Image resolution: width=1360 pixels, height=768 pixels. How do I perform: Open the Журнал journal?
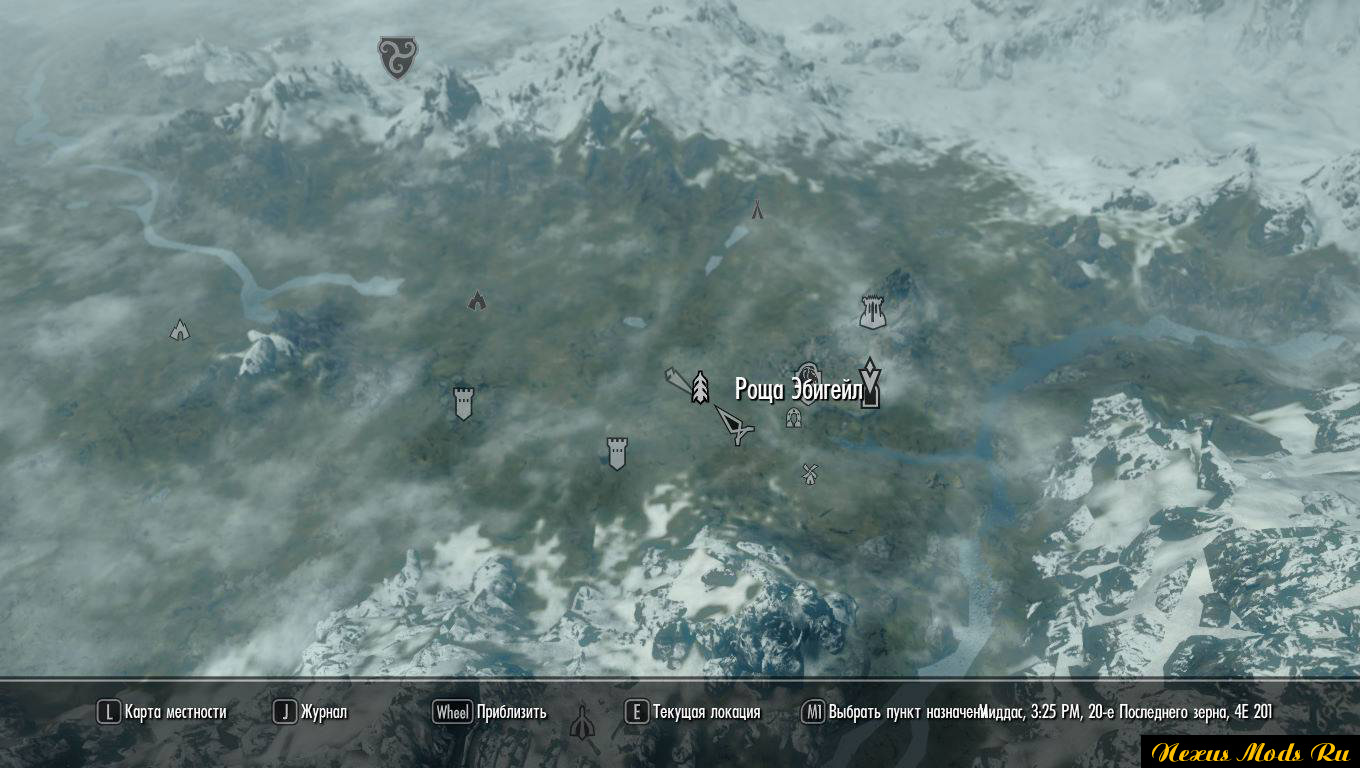[312, 712]
